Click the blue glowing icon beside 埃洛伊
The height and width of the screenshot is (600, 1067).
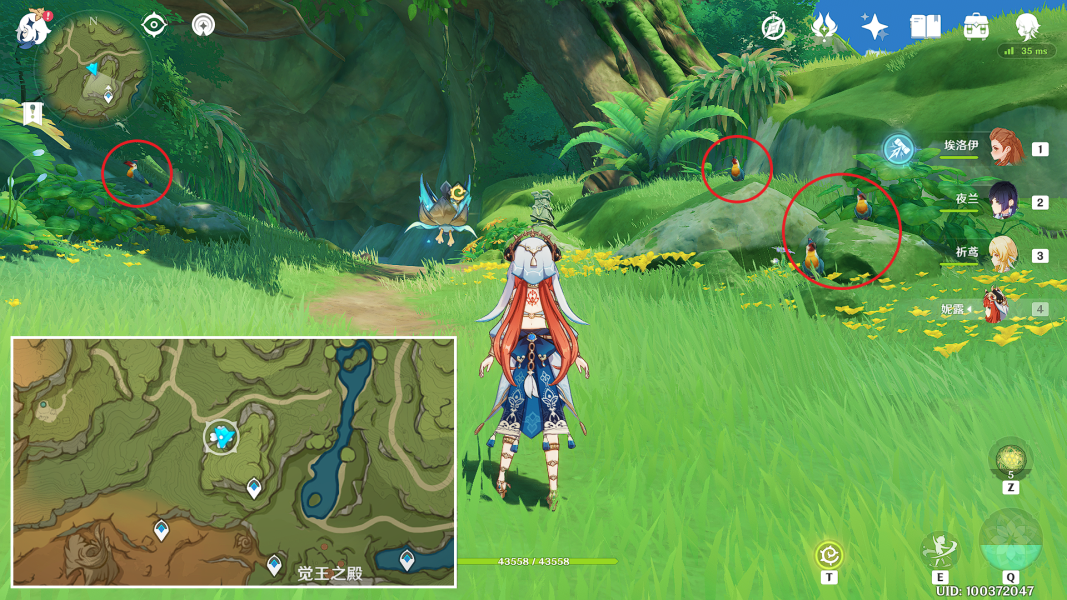coord(899,150)
